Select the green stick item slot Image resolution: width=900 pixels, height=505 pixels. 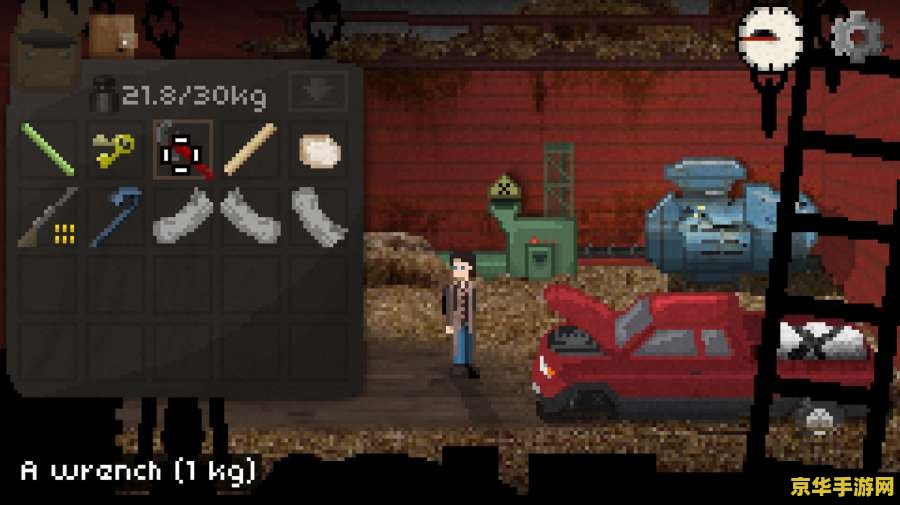[48, 150]
